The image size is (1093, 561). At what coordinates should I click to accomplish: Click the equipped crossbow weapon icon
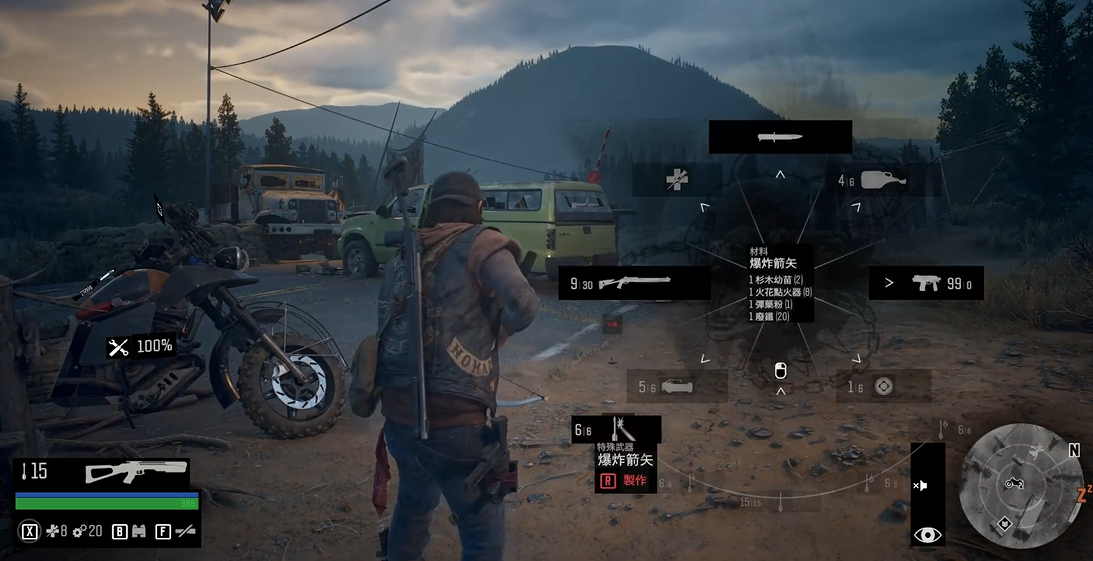[x=135, y=471]
